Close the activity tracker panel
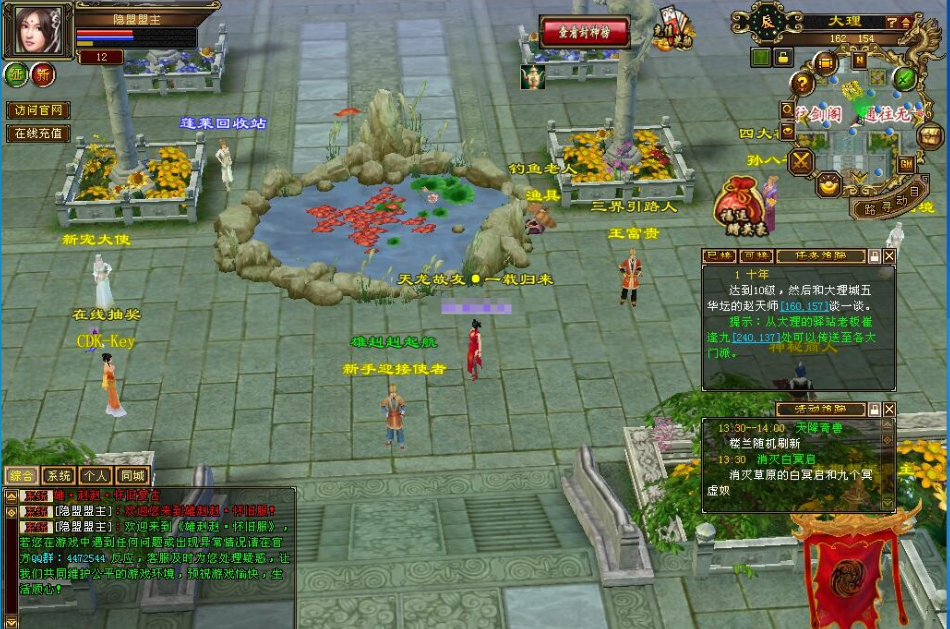Screen dimensions: 950x629 tap(889, 409)
